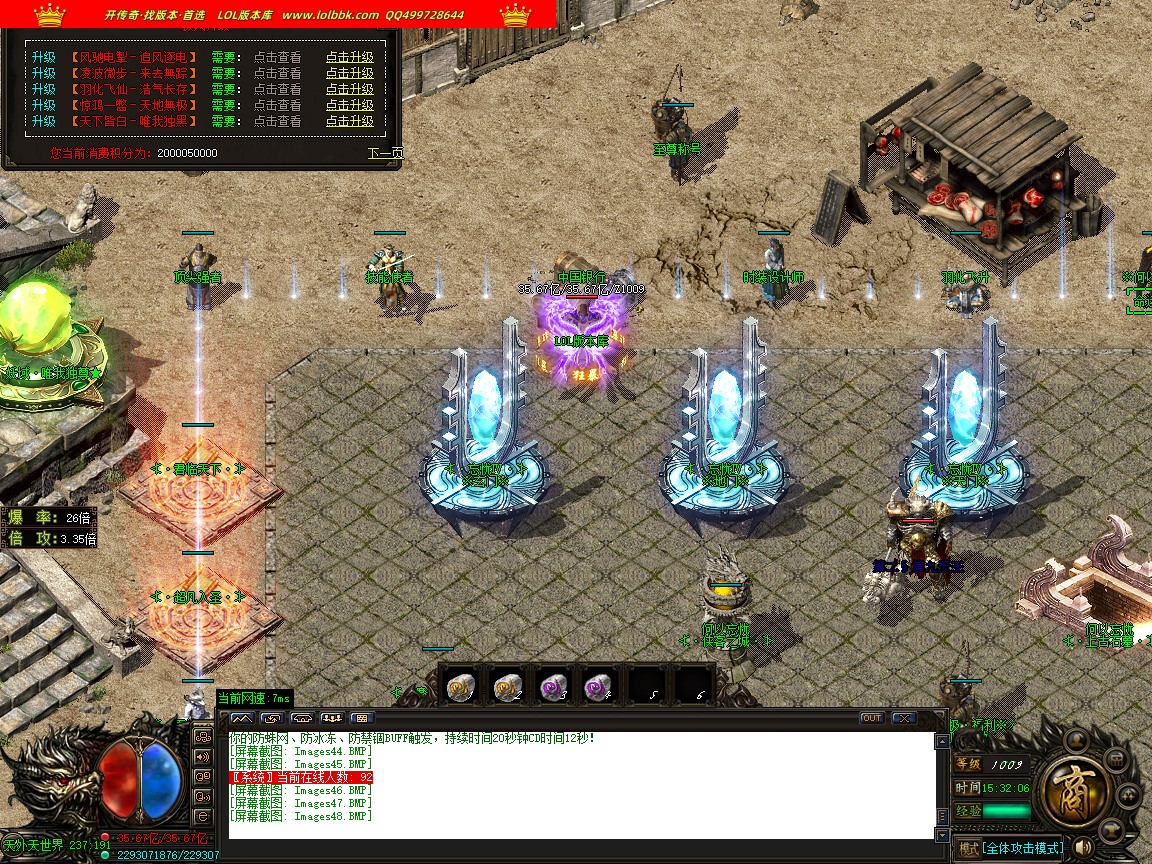Viewport: 1152px width, 864px height.
Task: Go to next page (下一页)
Action: [x=385, y=154]
